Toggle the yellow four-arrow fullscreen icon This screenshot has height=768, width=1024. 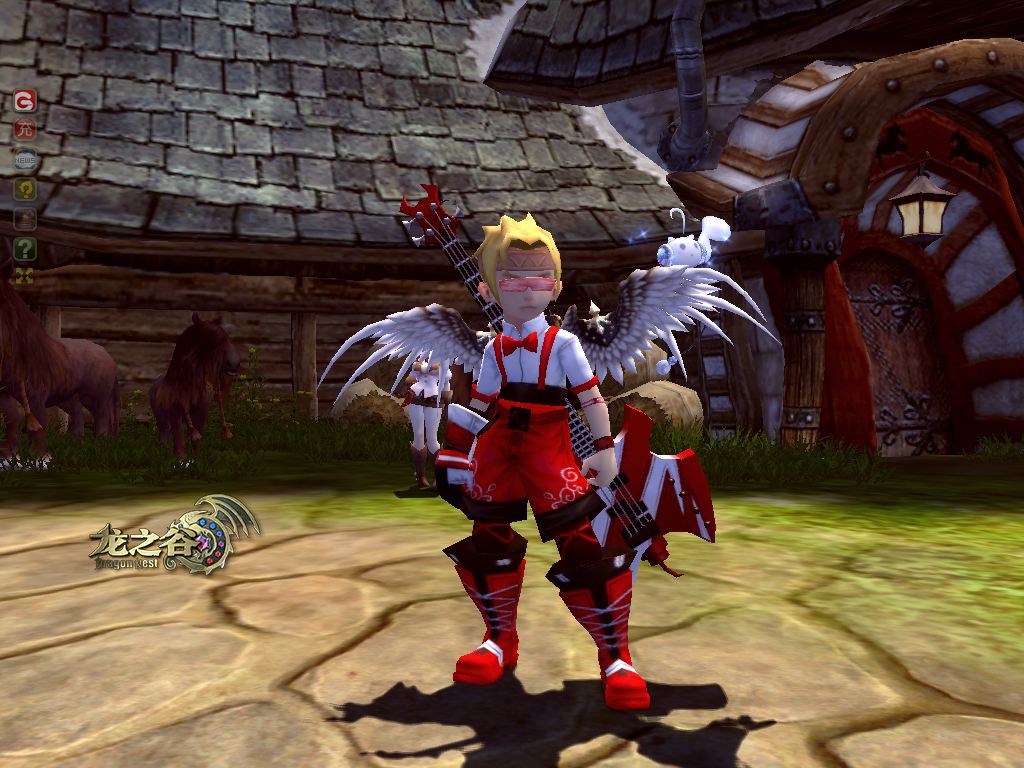(x=25, y=275)
